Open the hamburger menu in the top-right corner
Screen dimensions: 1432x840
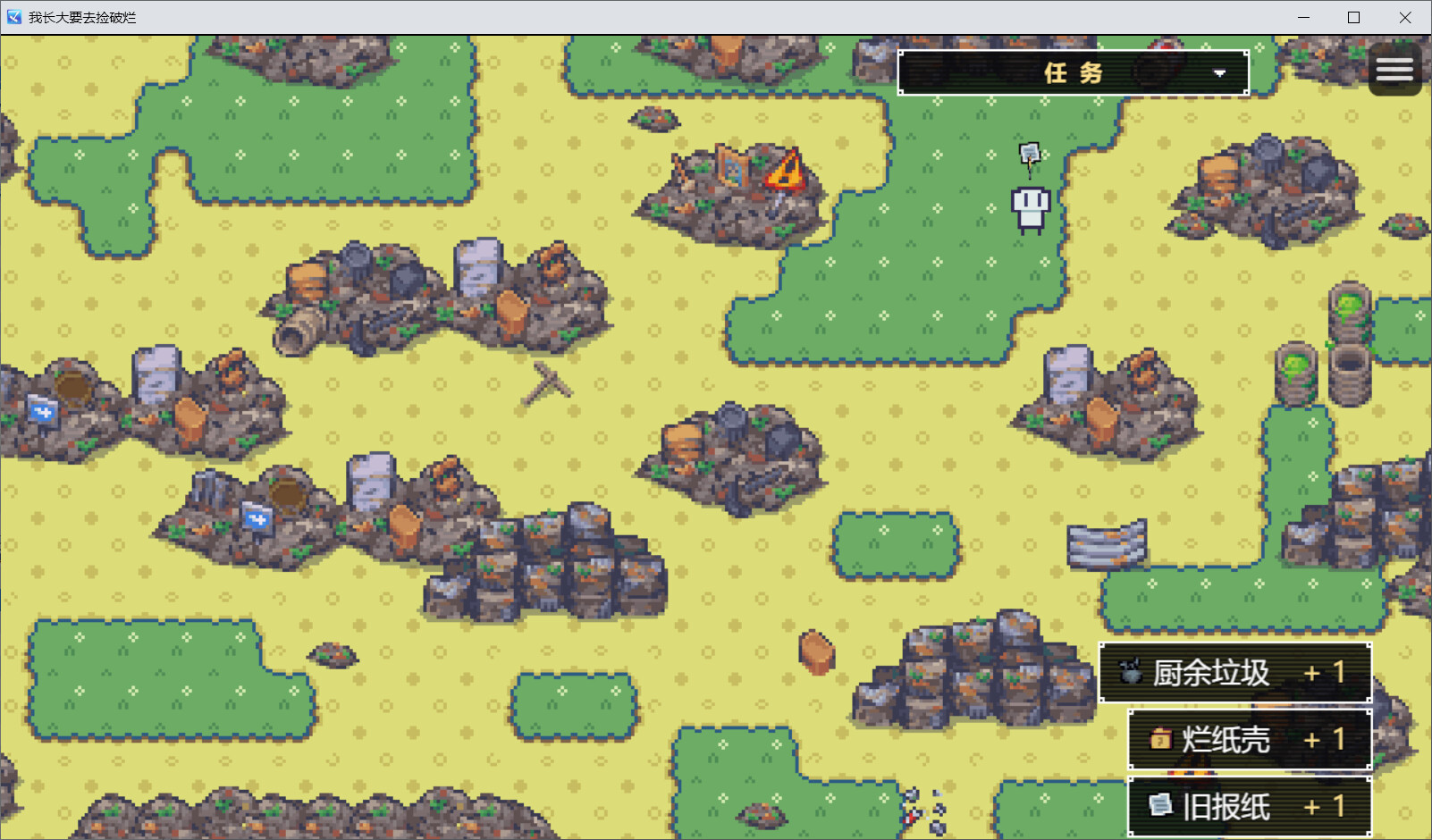click(1394, 69)
